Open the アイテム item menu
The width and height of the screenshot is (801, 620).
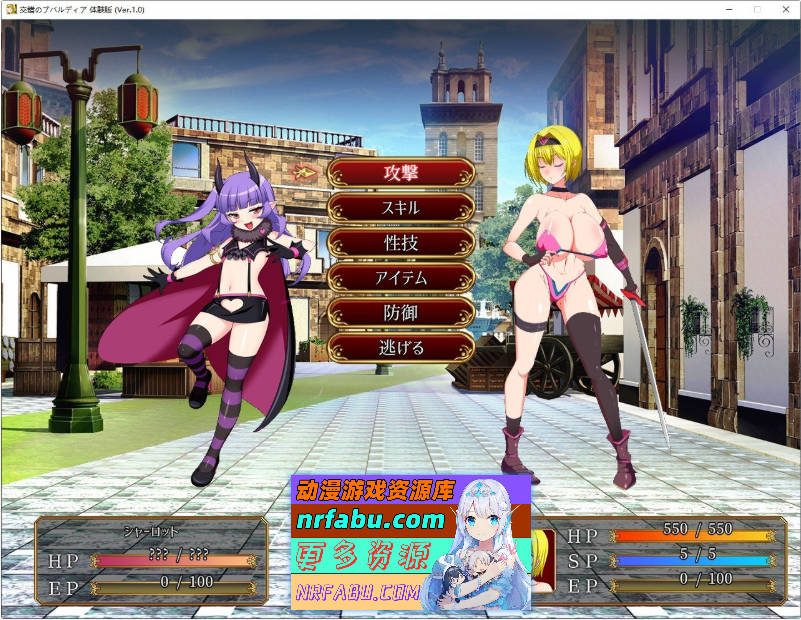(401, 278)
